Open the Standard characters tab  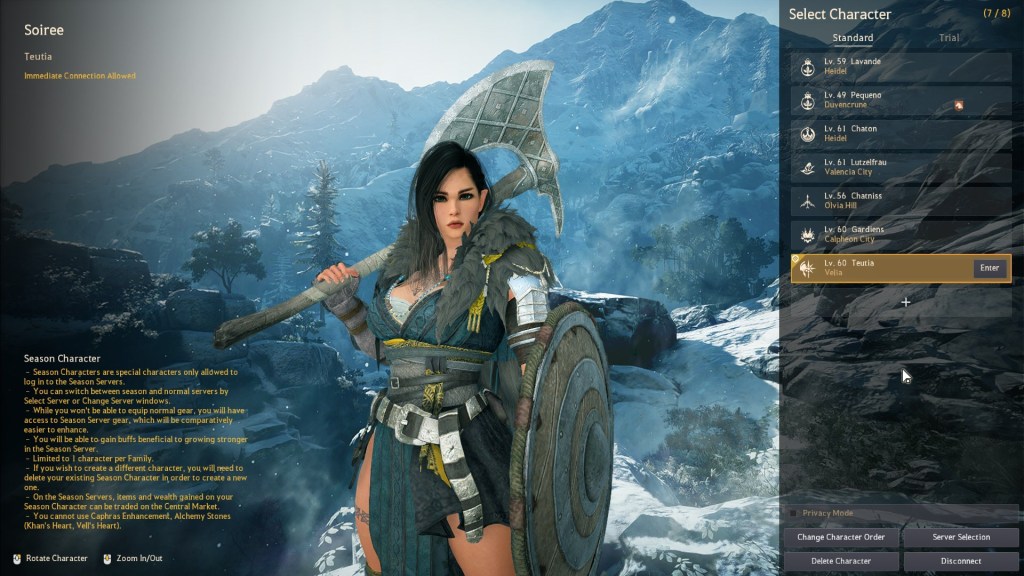[x=852, y=38]
